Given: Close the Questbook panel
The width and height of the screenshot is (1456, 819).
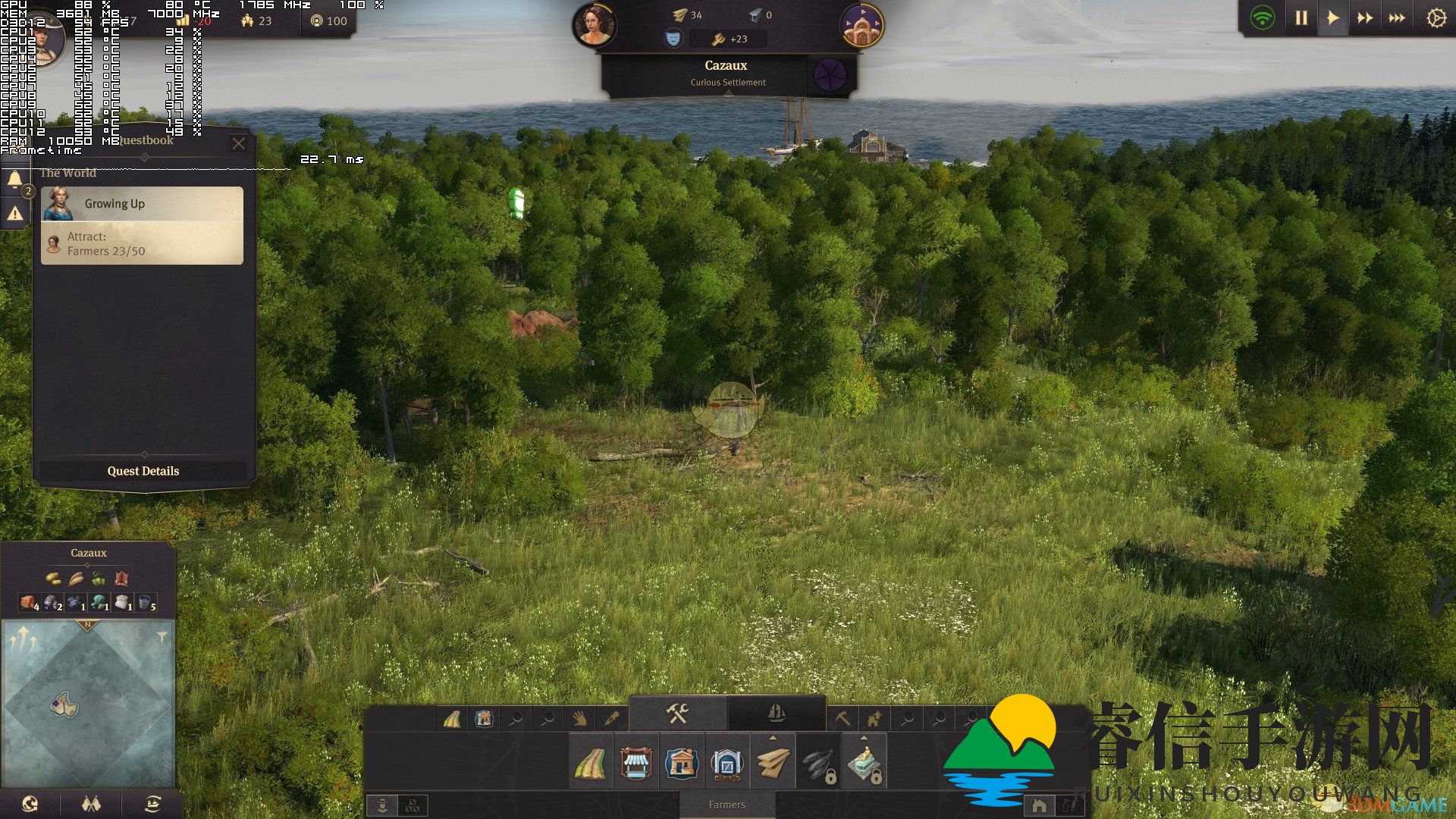Looking at the screenshot, I should click(x=239, y=143).
